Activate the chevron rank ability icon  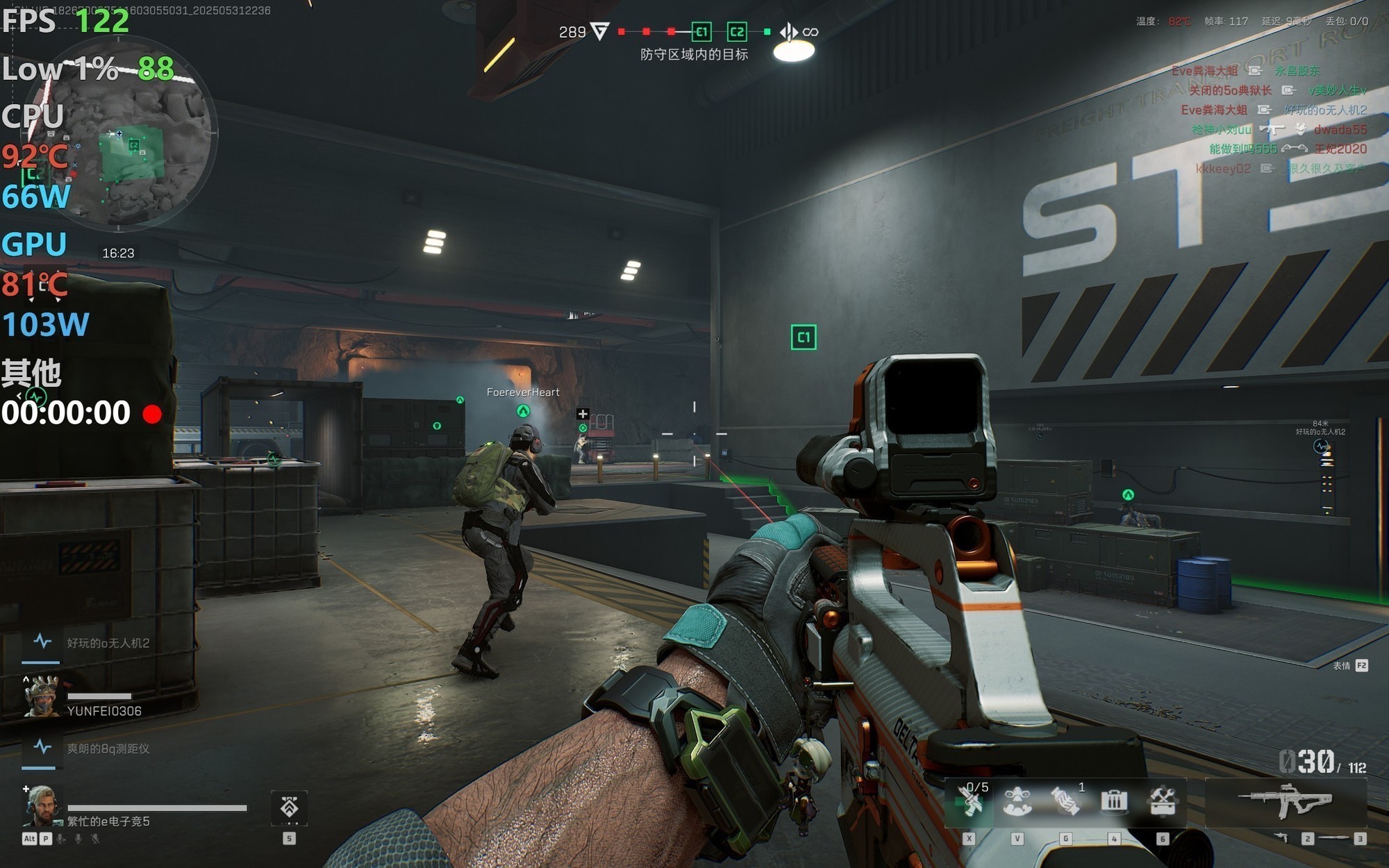(x=289, y=807)
